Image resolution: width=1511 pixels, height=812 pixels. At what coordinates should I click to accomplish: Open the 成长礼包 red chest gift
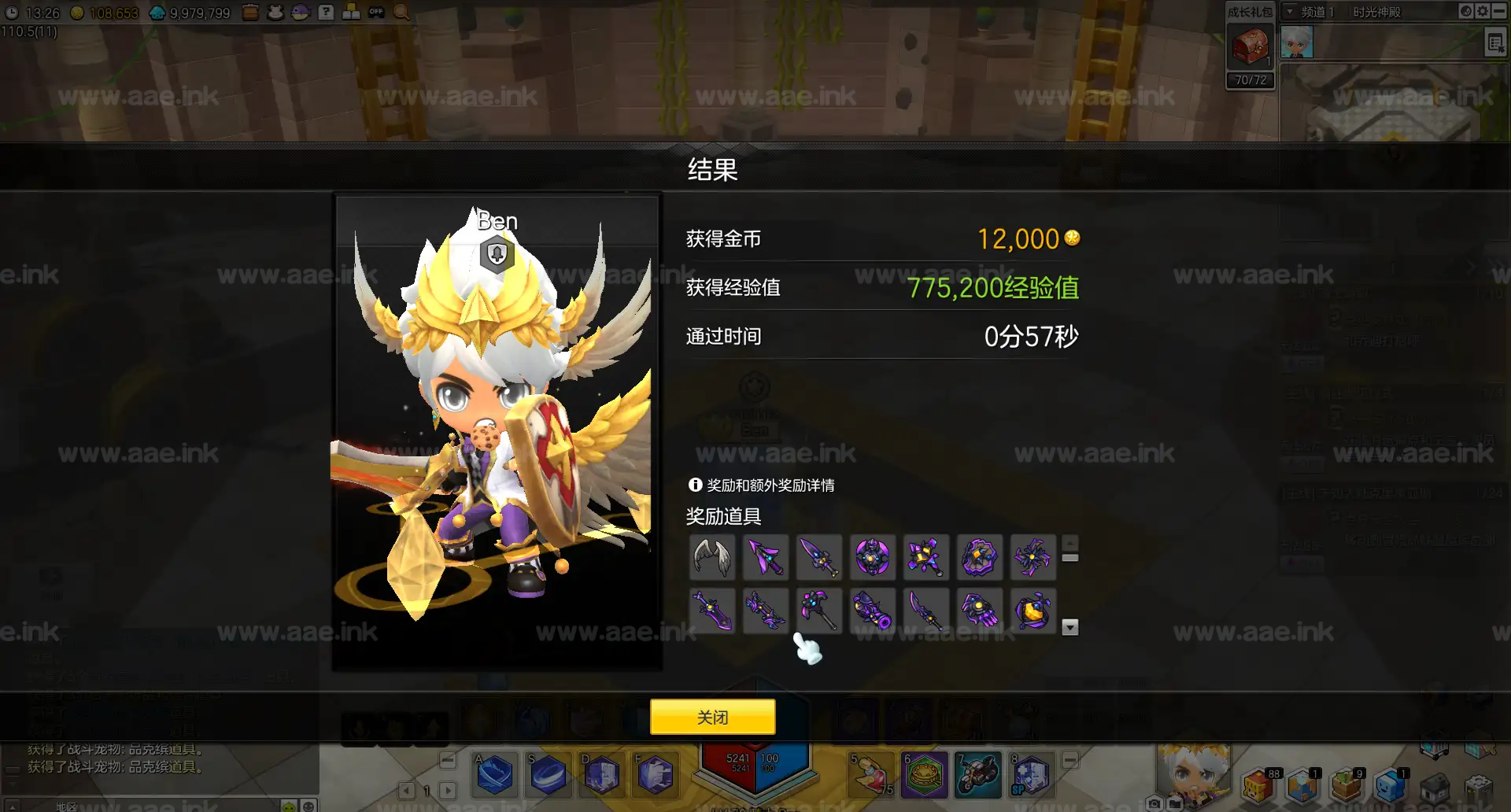pyautogui.click(x=1250, y=47)
